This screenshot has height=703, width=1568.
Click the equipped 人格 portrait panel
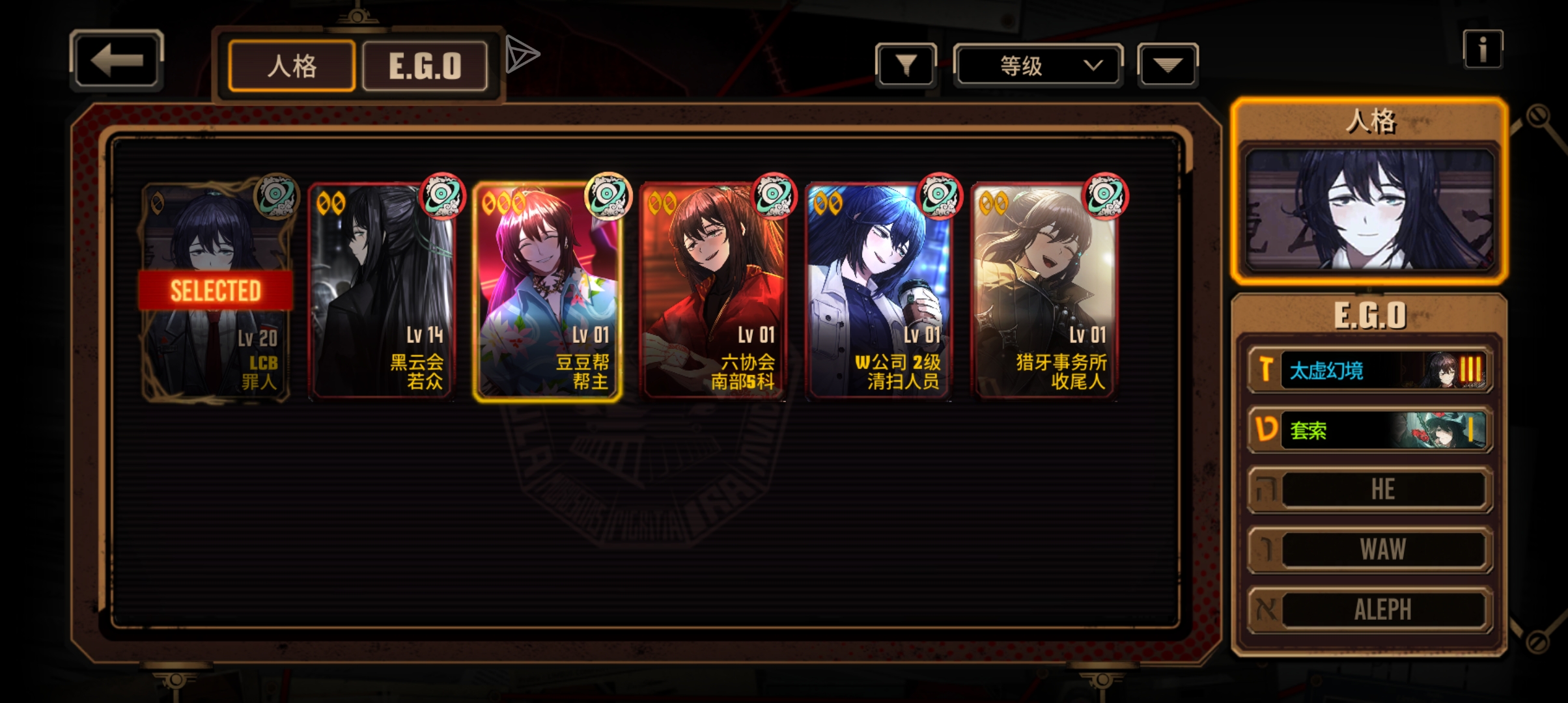click(1369, 210)
